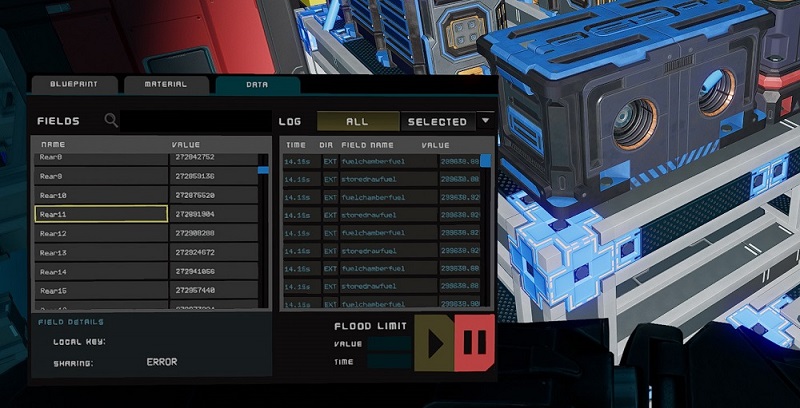
Task: Open the Material tab
Action: pyautogui.click(x=166, y=86)
